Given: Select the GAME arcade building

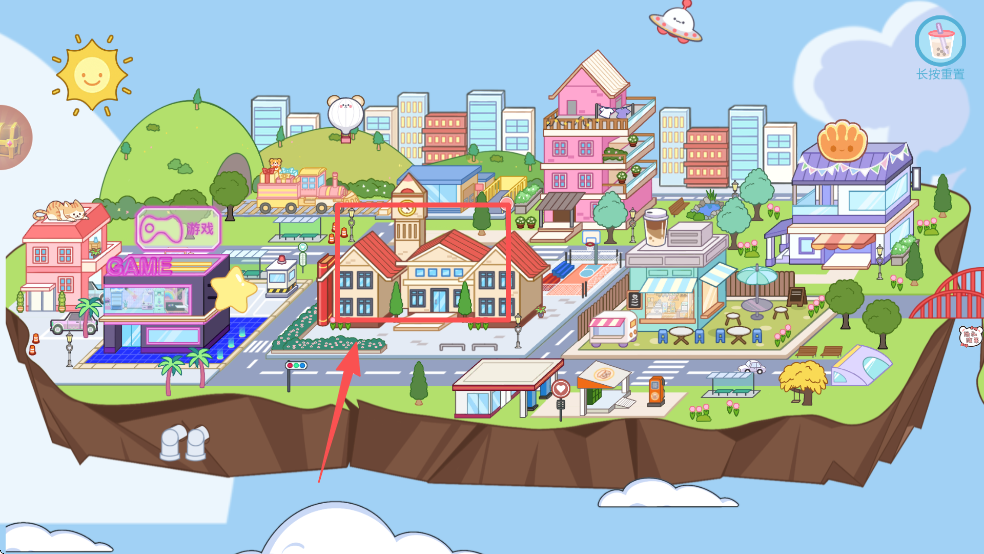Looking at the screenshot, I should coord(158,298).
